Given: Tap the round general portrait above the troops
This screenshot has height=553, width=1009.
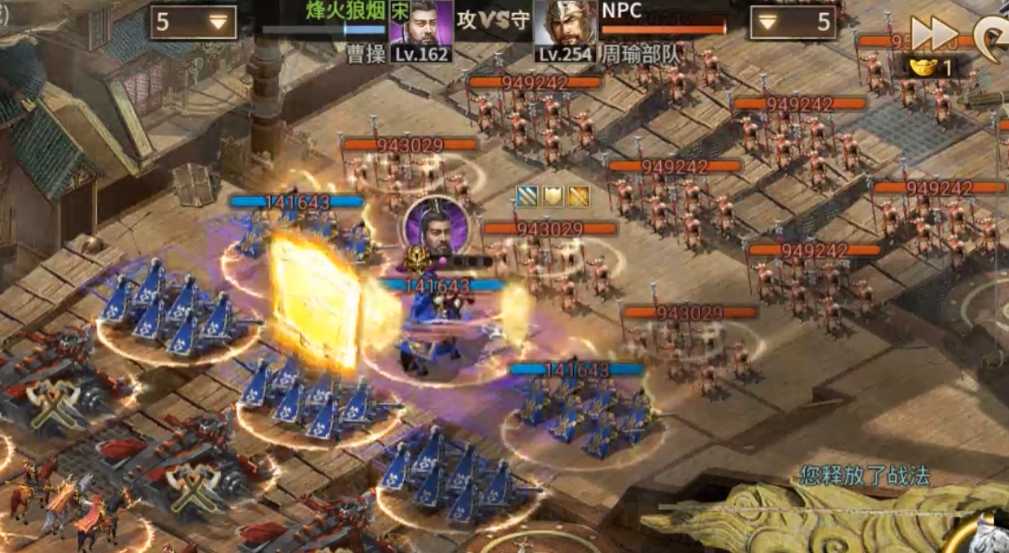Looking at the screenshot, I should [x=434, y=226].
